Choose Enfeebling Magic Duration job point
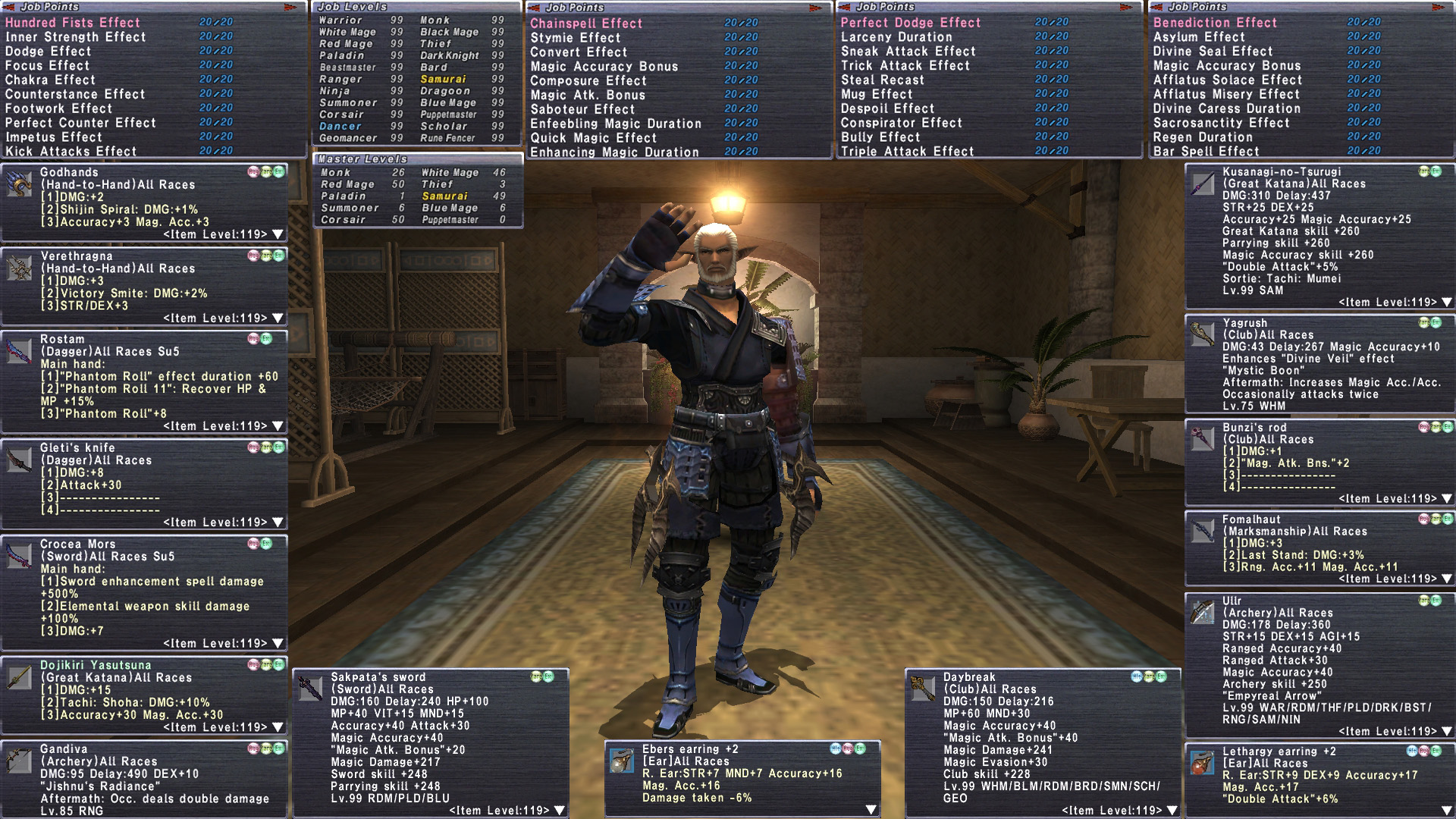The image size is (1456, 819). (x=615, y=124)
